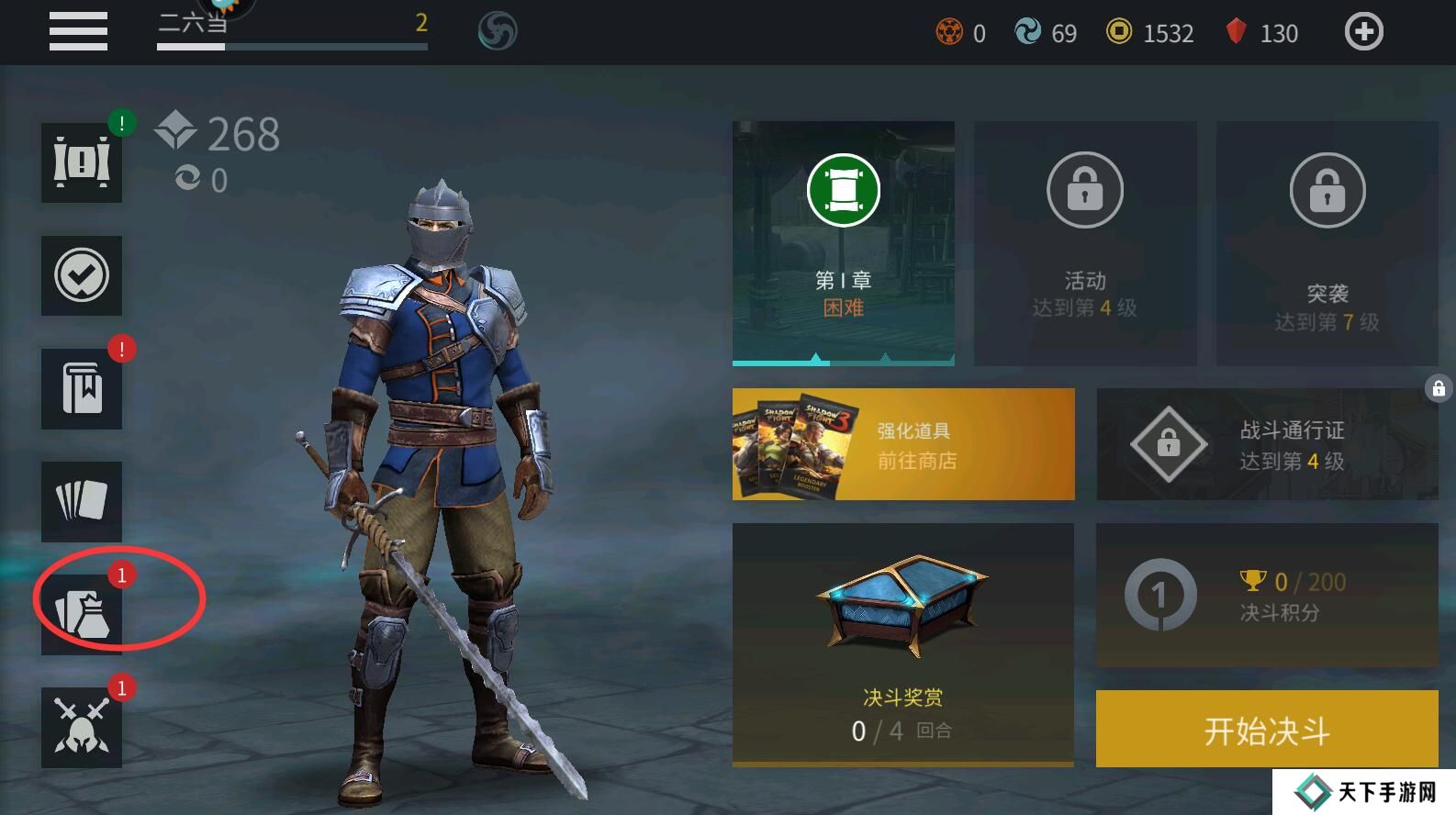Open the book icon with red alert
This screenshot has height=815, width=1456.
pos(82,388)
